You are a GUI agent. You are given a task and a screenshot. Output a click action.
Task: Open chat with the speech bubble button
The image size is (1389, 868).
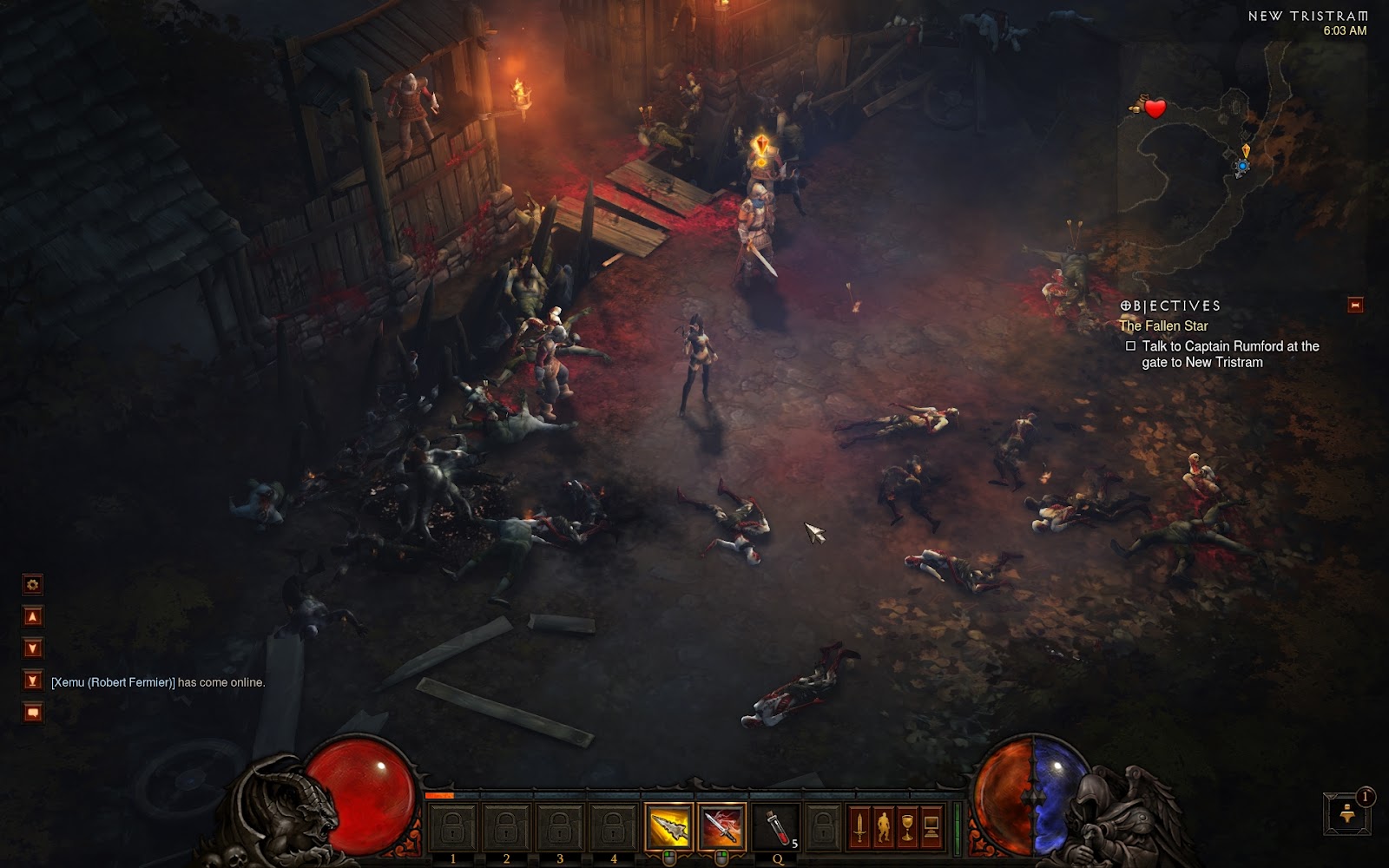[33, 713]
